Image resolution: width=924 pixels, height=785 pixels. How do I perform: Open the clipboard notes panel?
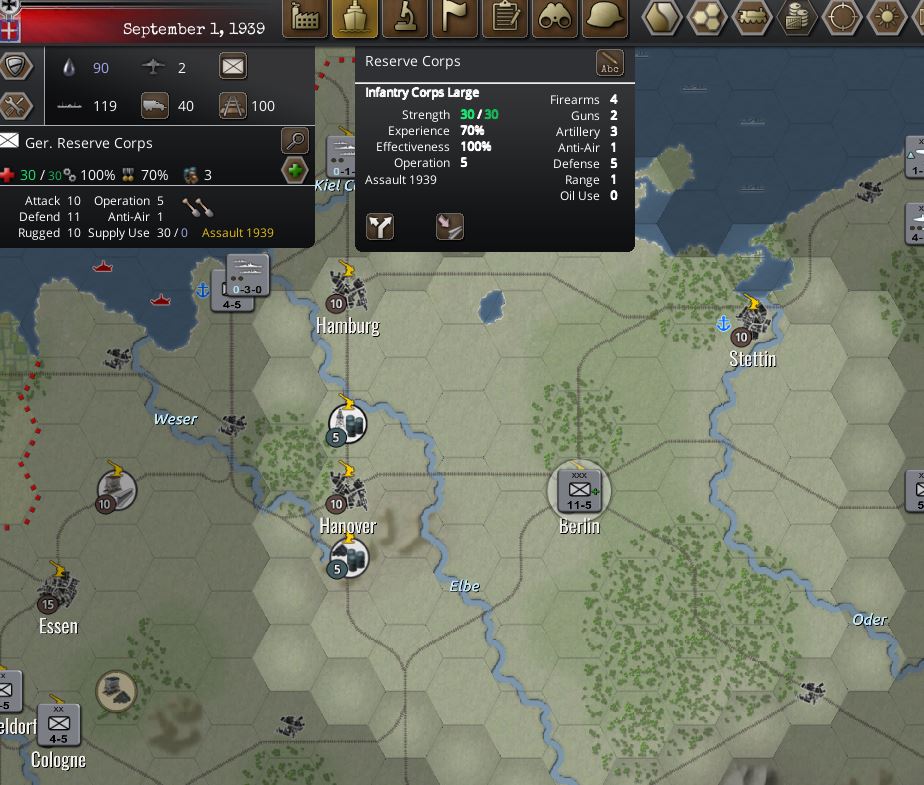point(506,18)
